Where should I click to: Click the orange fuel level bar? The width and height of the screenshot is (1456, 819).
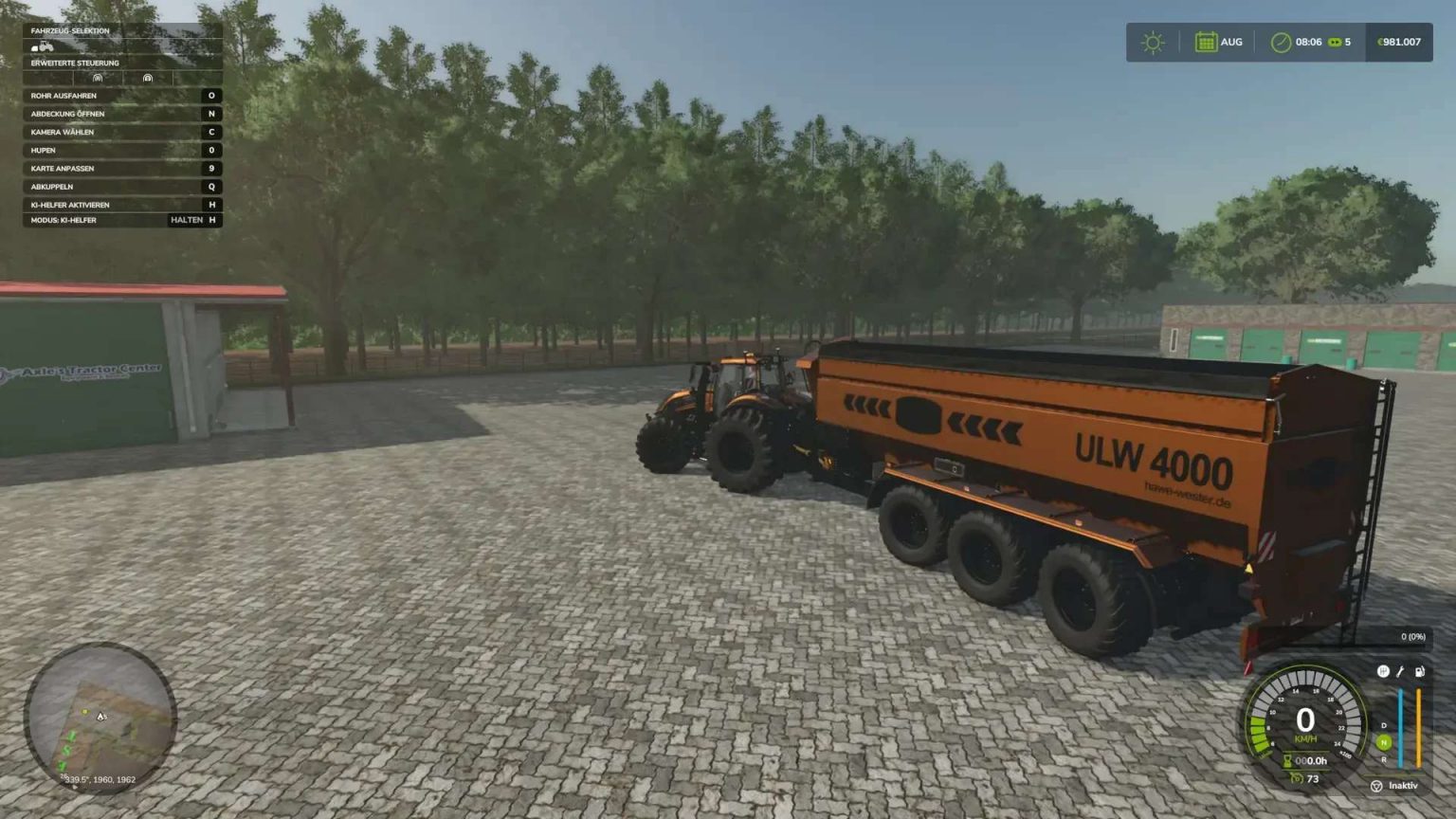pos(1418,726)
